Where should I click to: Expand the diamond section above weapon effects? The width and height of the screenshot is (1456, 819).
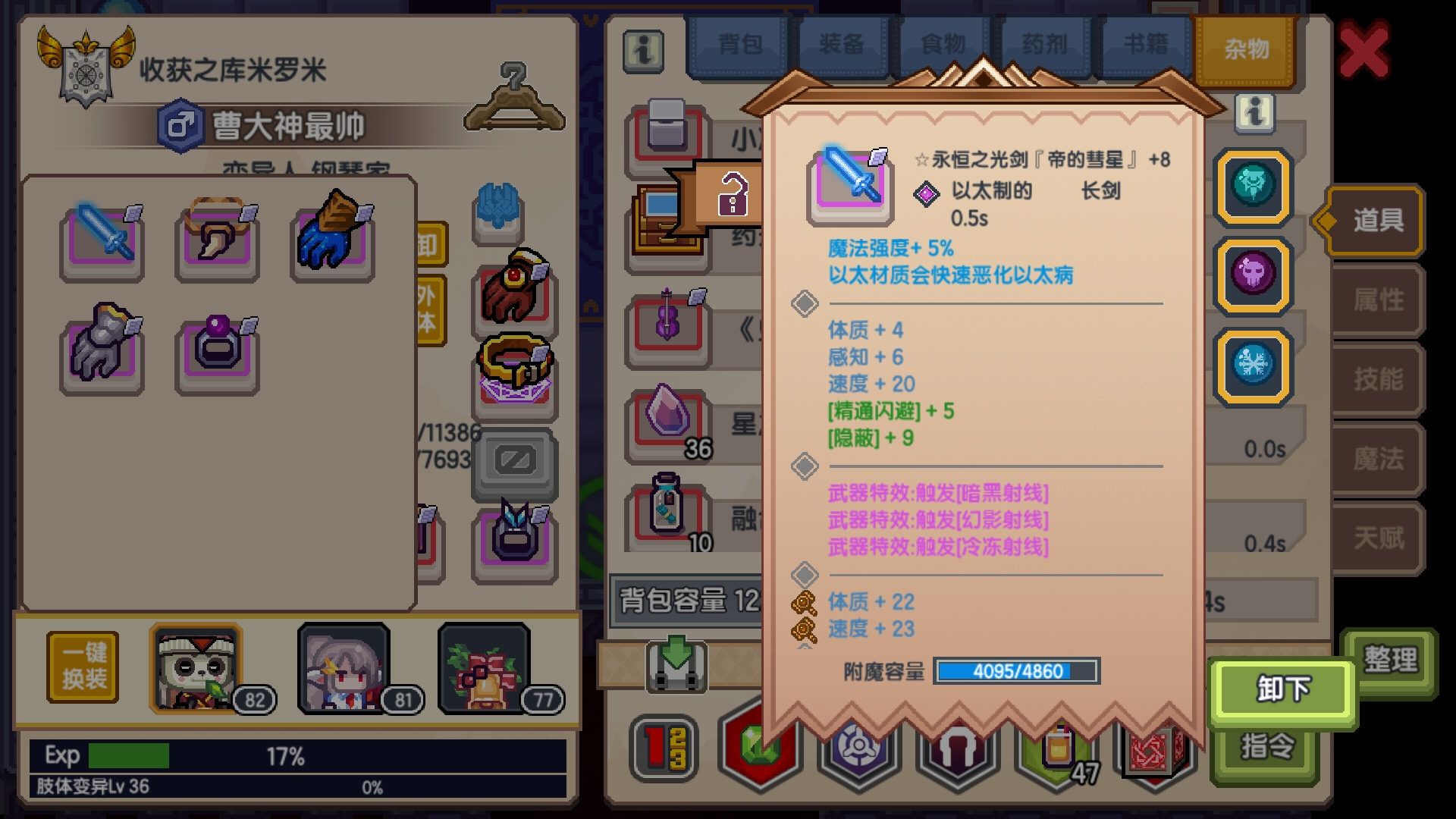tap(806, 466)
